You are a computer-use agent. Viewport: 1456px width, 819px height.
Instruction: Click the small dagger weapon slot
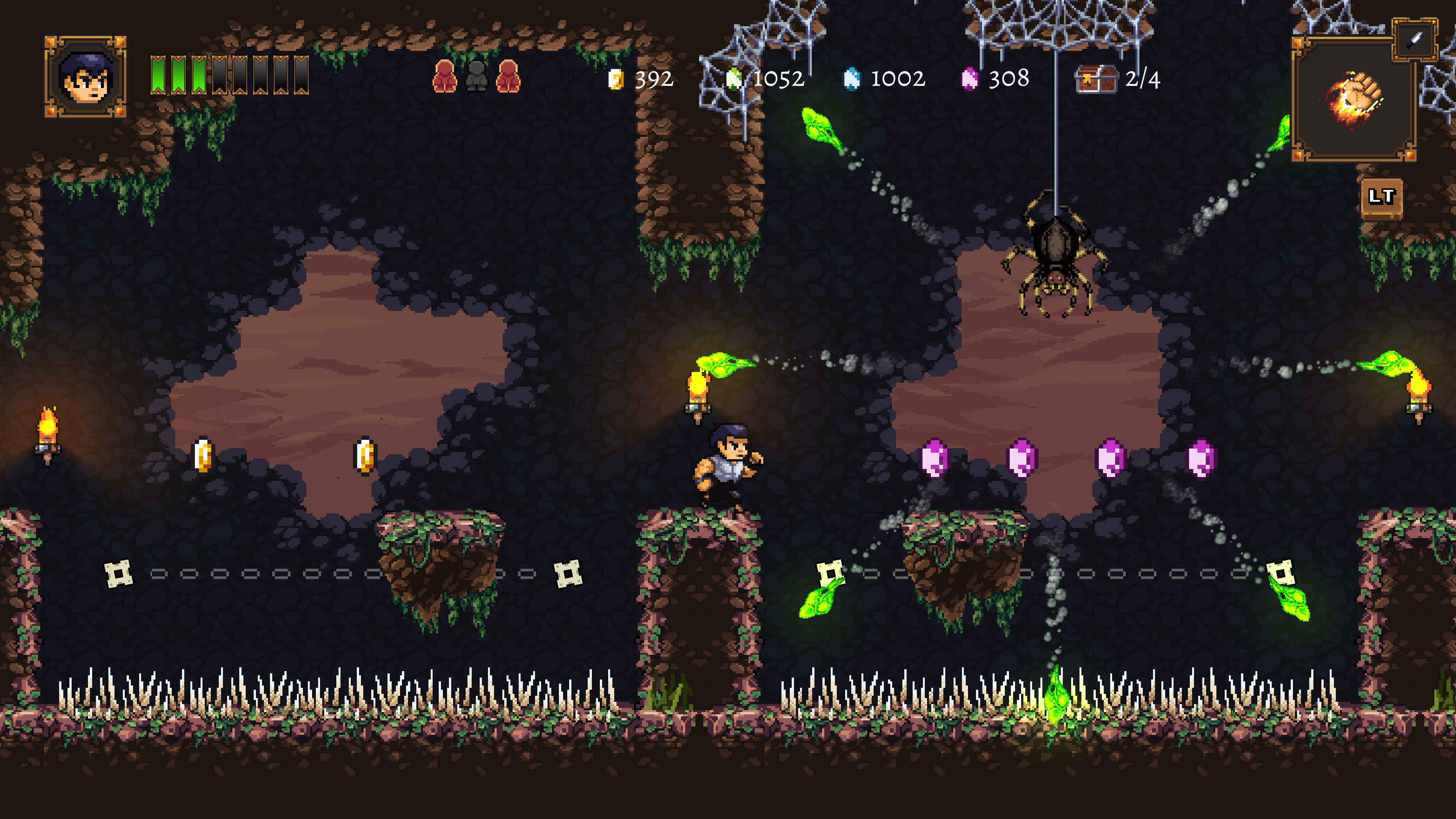(1414, 39)
